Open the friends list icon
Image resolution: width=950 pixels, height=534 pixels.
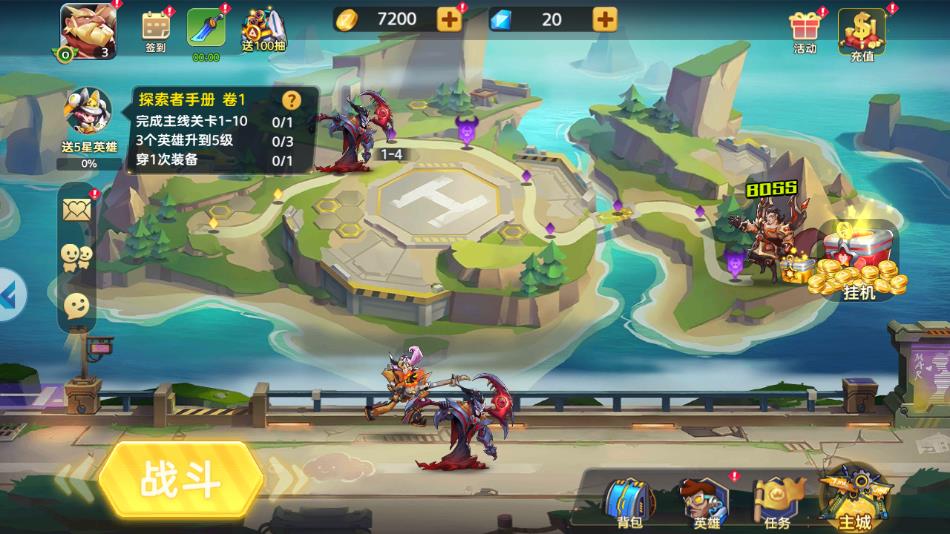[77, 257]
